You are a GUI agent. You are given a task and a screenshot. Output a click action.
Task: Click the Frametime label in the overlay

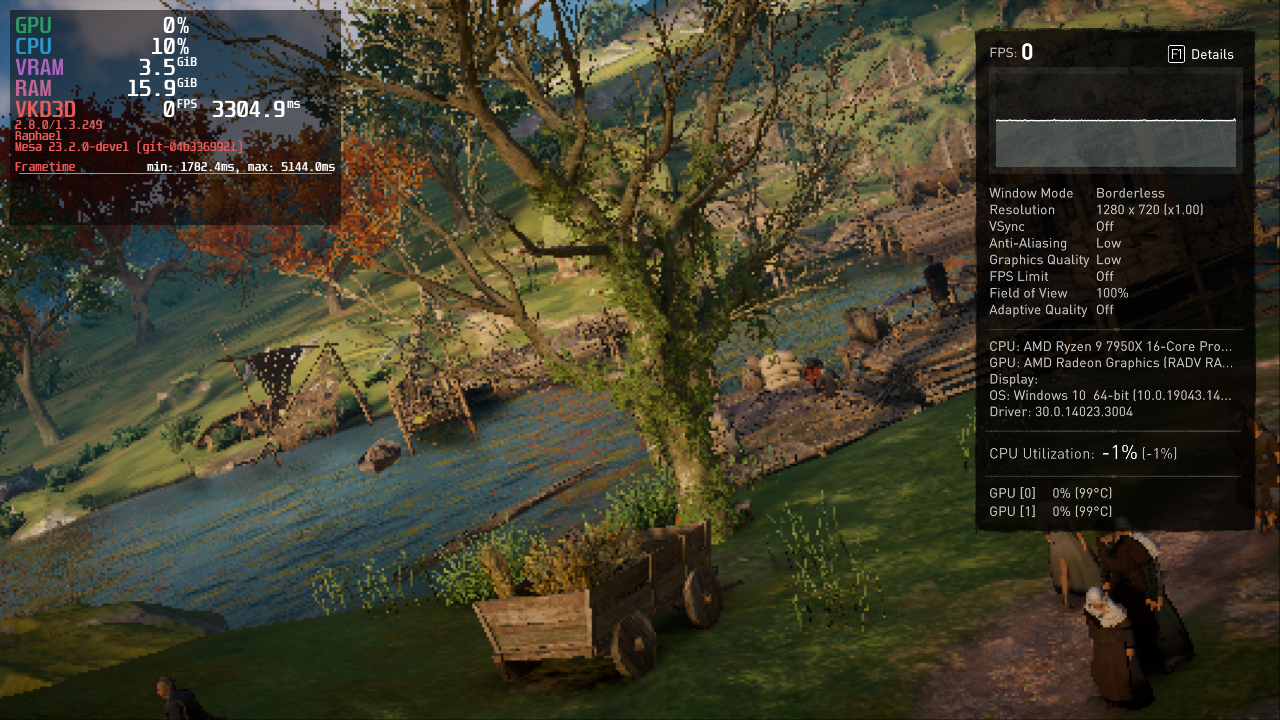click(x=45, y=166)
